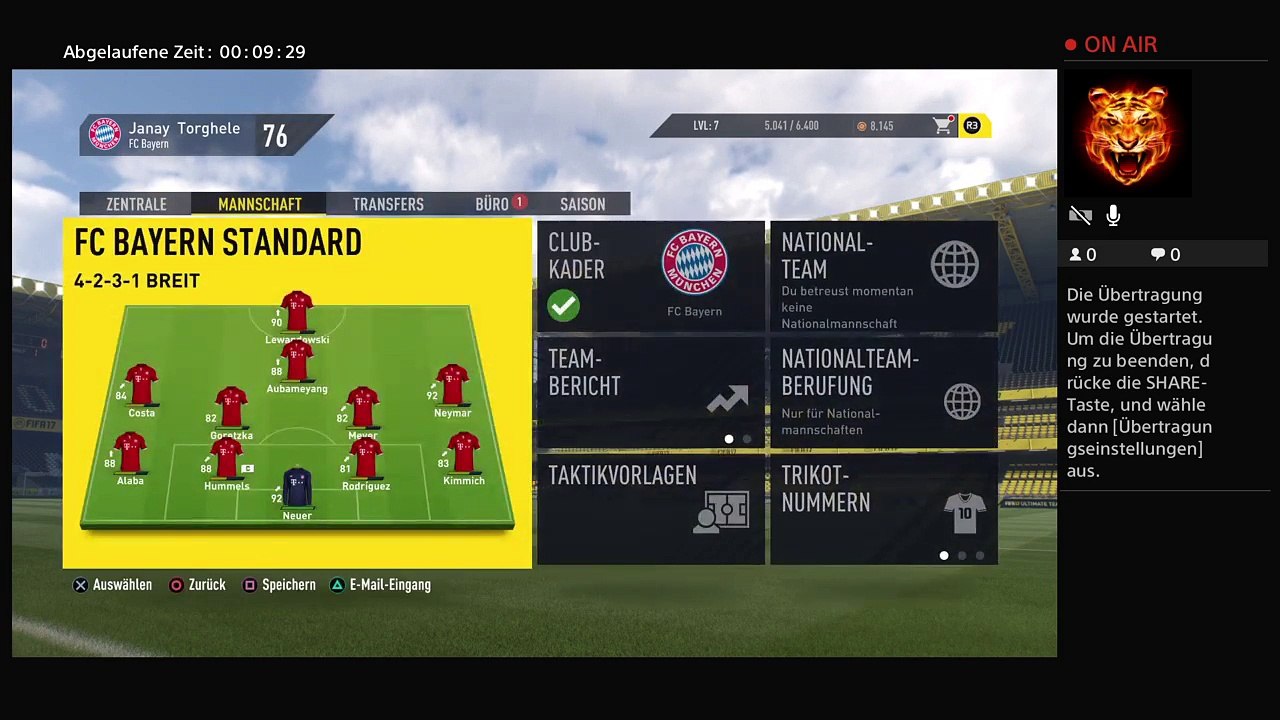The height and width of the screenshot is (720, 1280).
Task: Open the Club-Kader tile
Action: pyautogui.click(x=651, y=277)
